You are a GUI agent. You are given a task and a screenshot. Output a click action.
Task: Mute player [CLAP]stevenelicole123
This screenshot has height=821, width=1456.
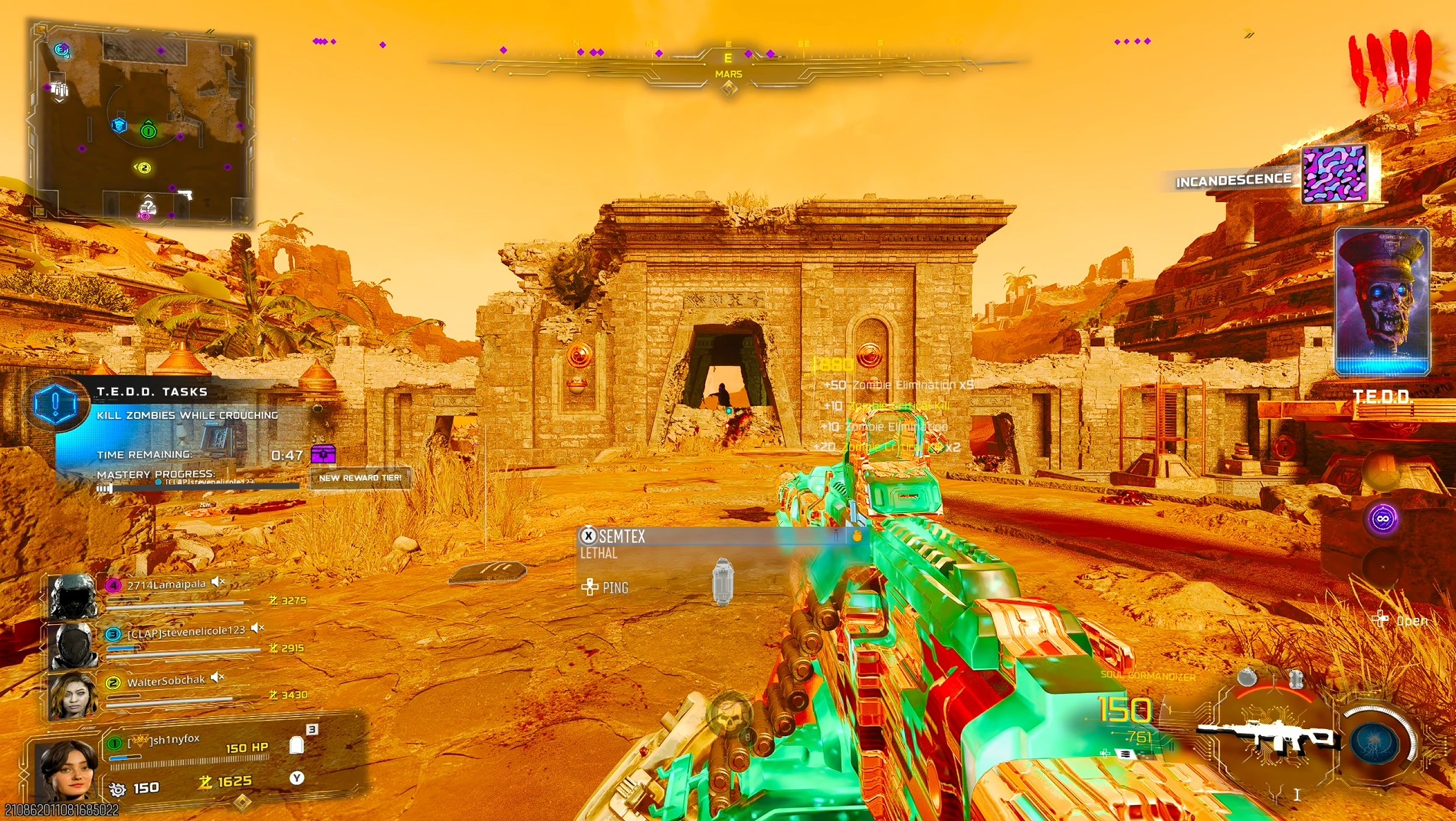[257, 628]
